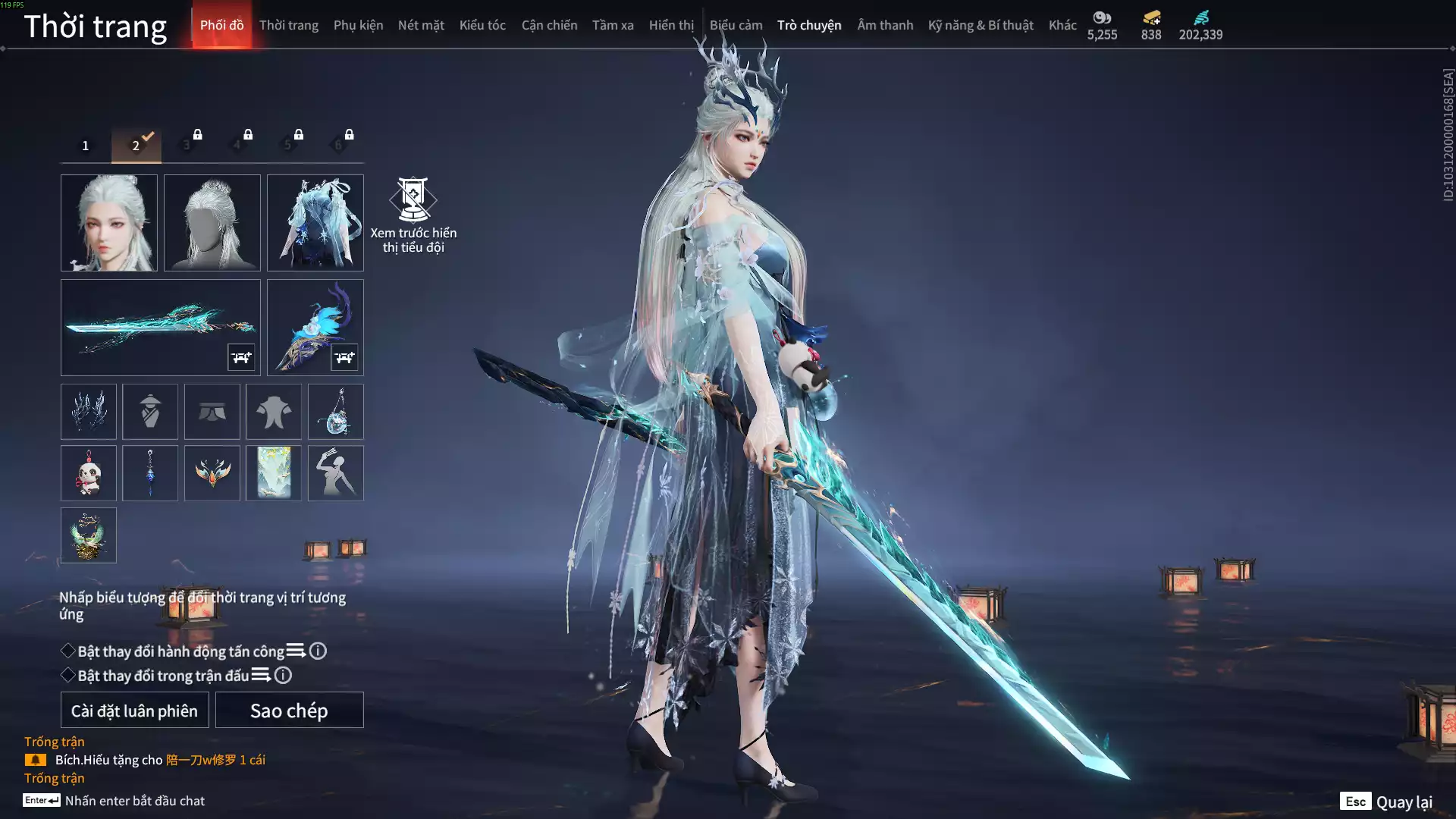Open the Nét mặt tab

421,25
